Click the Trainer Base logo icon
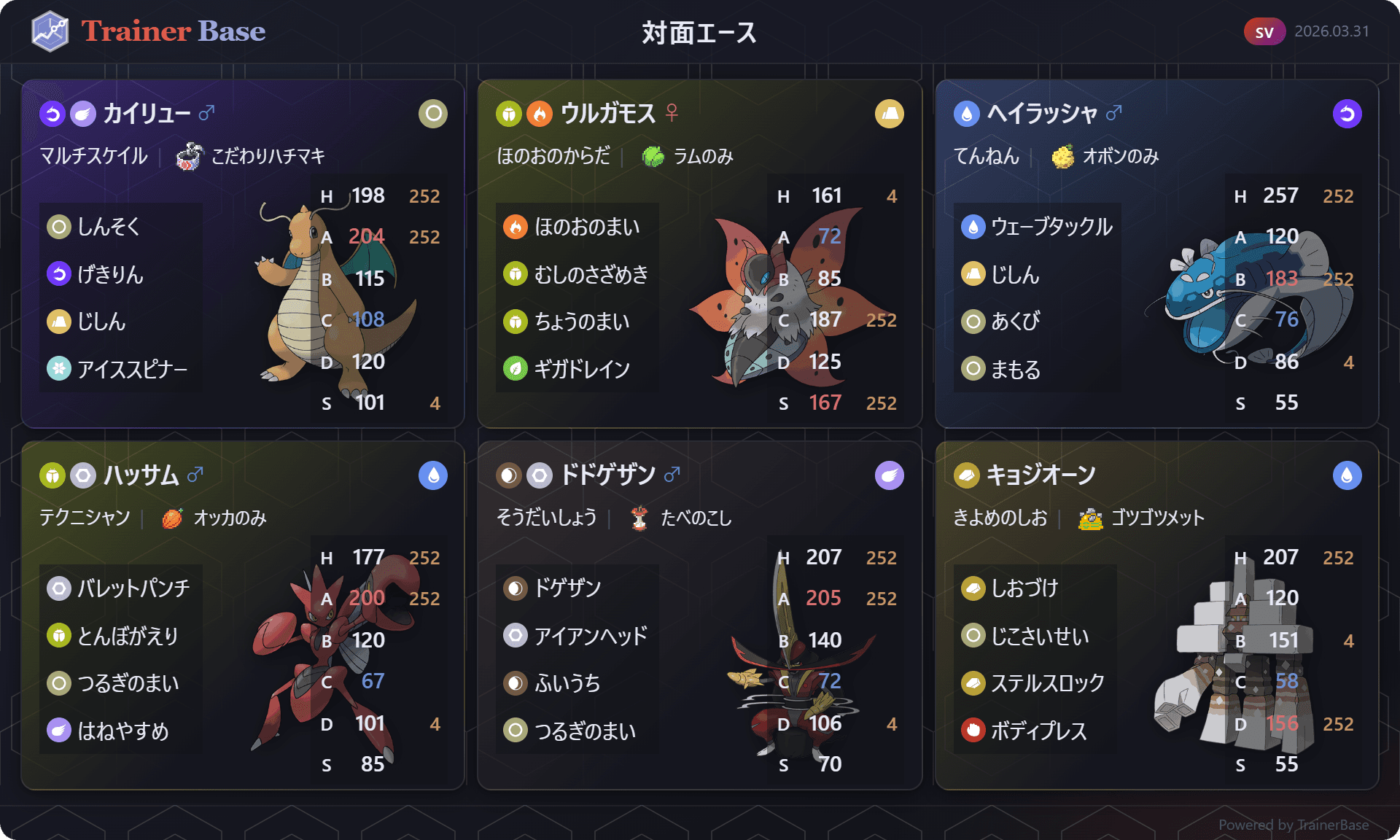 (x=49, y=31)
